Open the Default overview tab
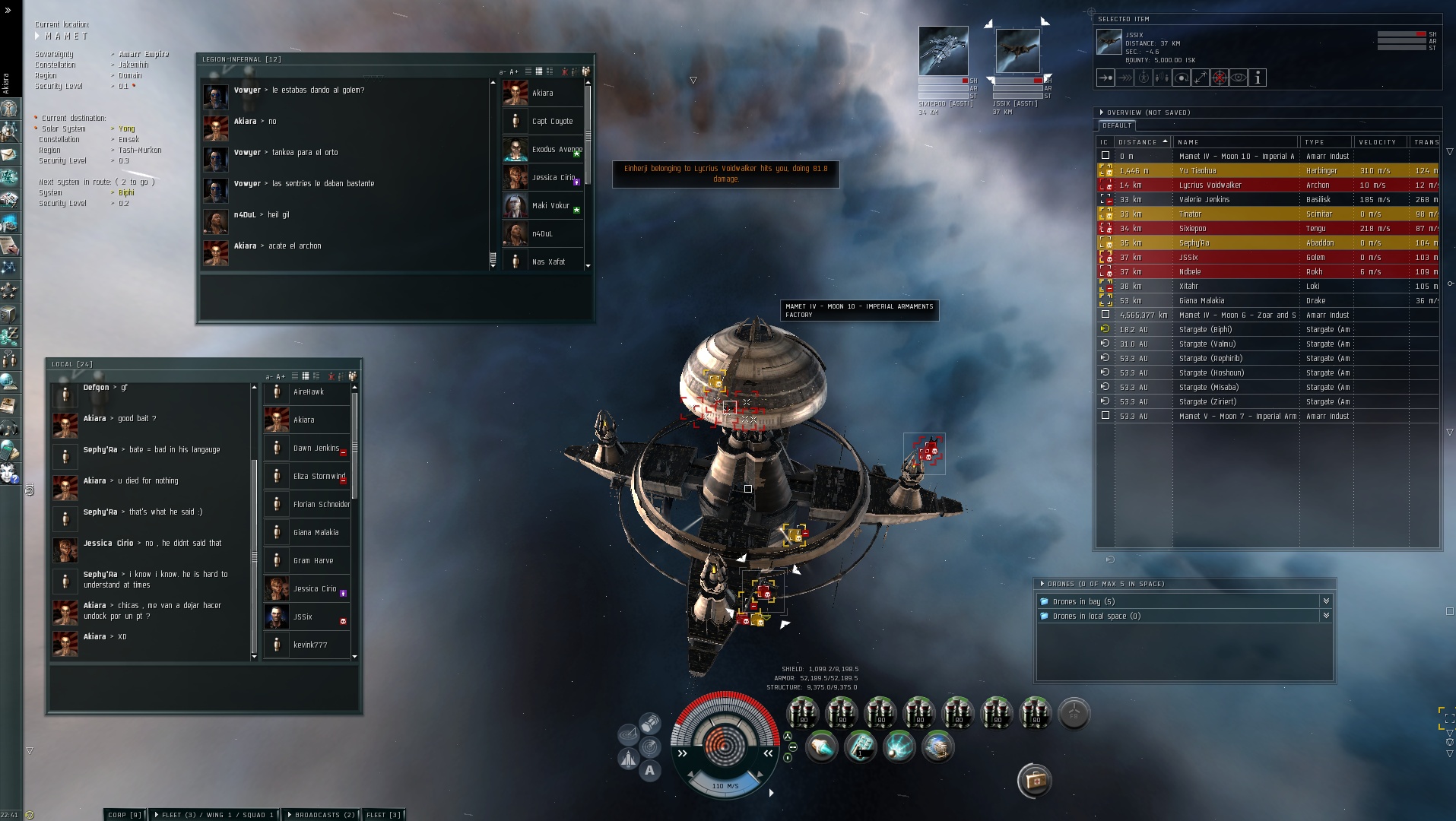The width and height of the screenshot is (1456, 821). click(x=1117, y=125)
